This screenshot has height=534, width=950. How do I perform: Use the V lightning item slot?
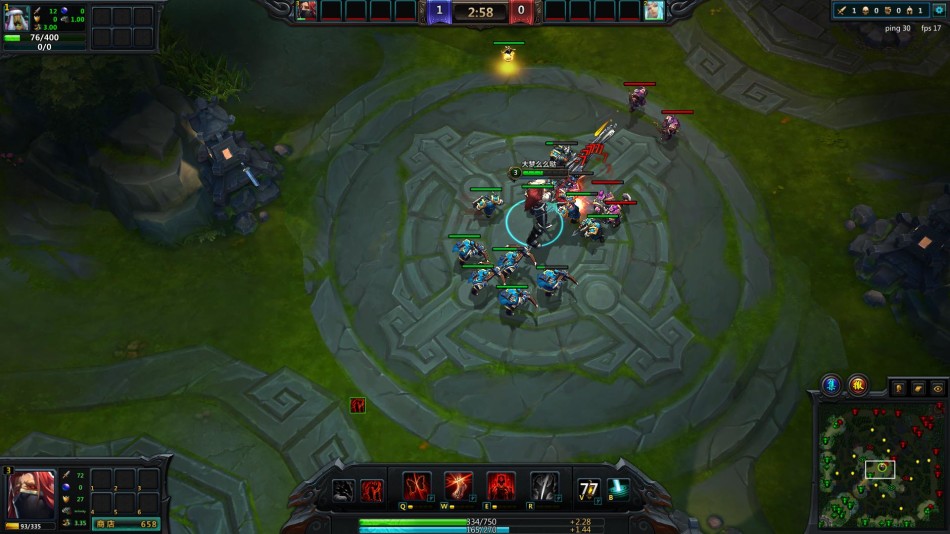click(590, 489)
